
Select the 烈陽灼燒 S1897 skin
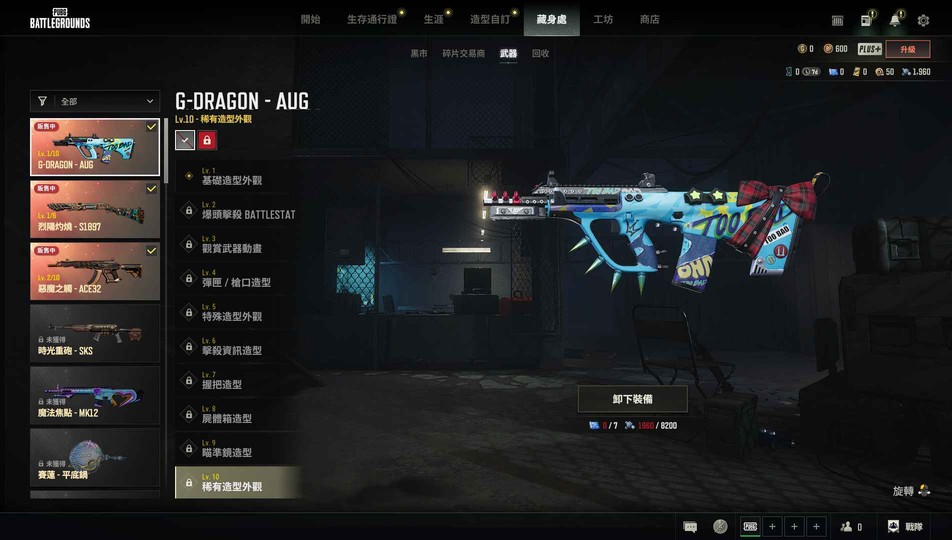pos(95,208)
